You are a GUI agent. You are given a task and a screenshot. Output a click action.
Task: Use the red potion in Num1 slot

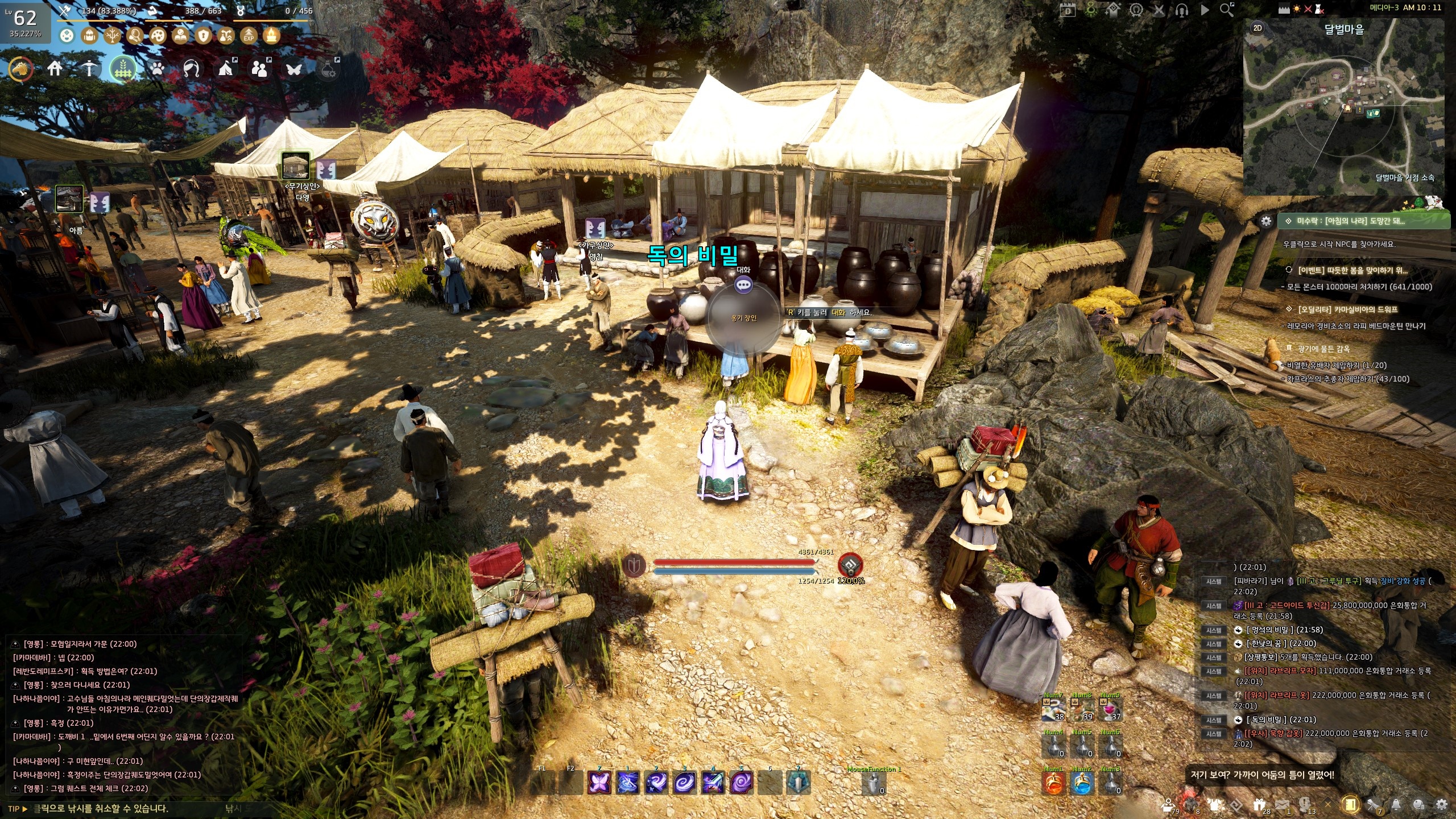(1053, 783)
